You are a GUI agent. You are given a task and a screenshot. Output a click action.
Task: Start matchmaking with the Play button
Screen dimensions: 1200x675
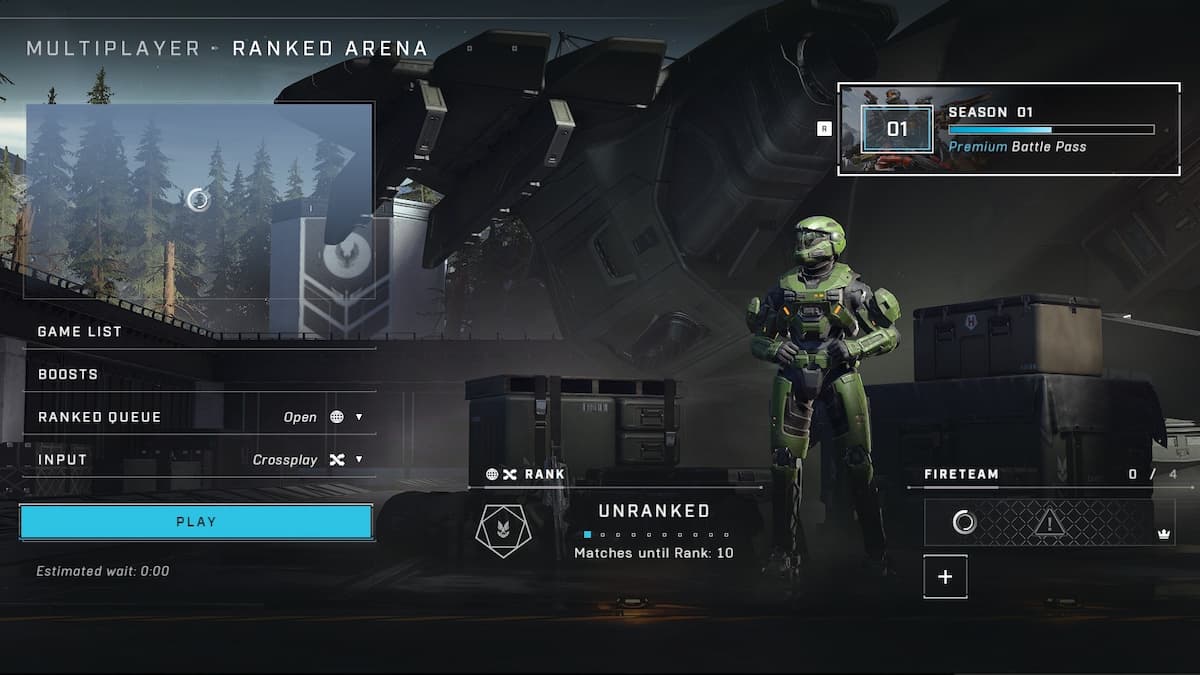tap(196, 522)
